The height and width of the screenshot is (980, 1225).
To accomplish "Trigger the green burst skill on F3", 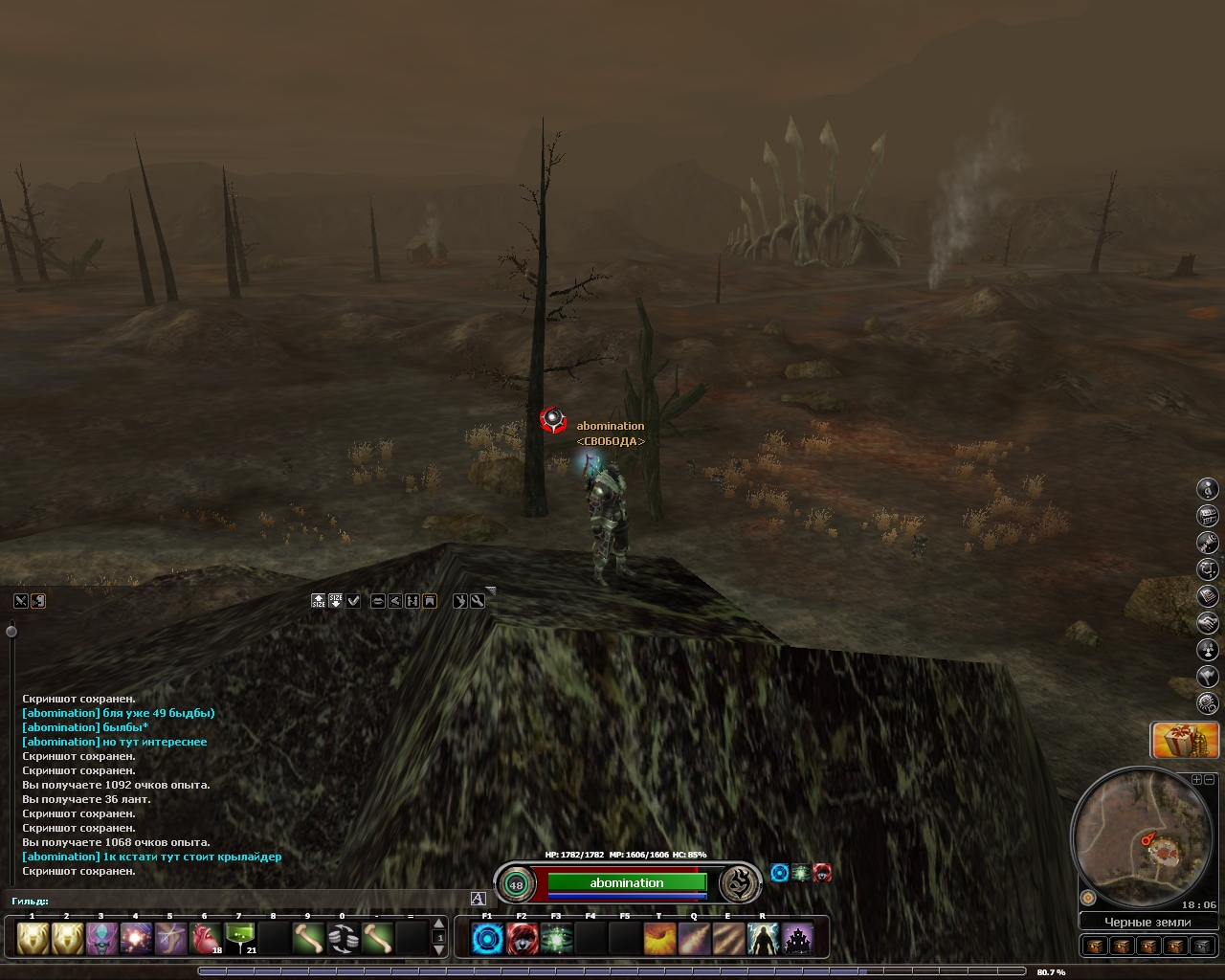I will 556,938.
